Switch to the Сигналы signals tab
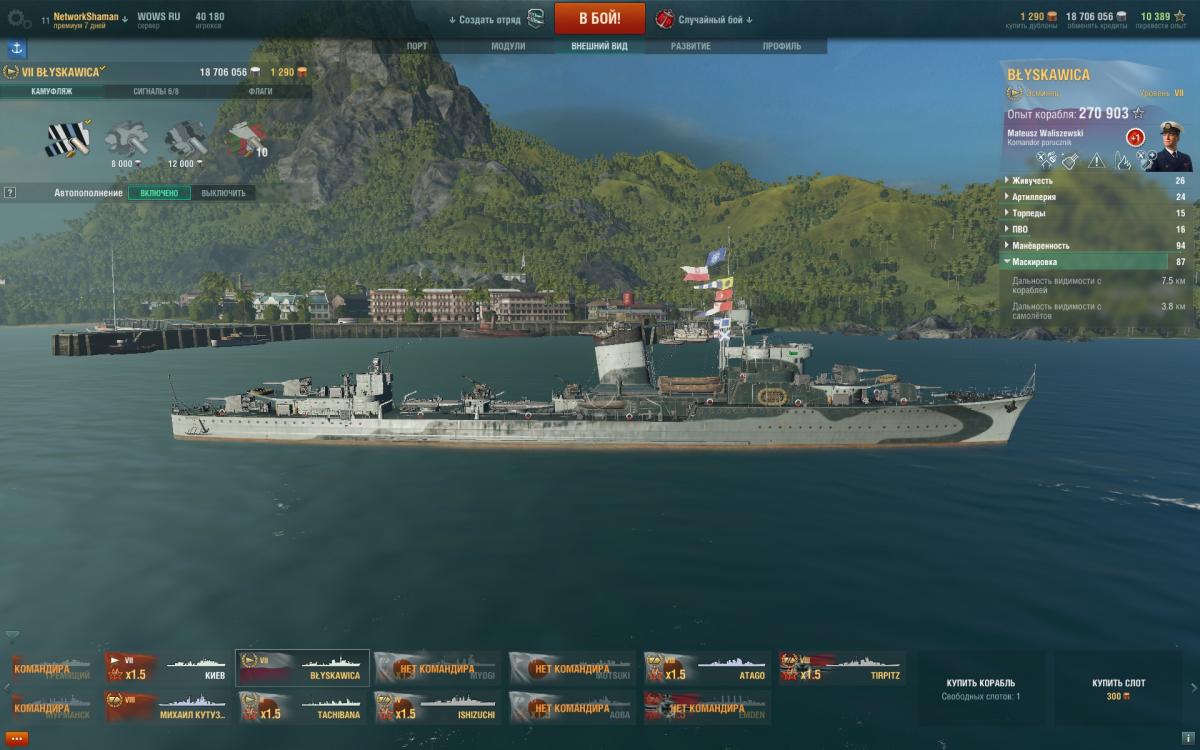 154,91
